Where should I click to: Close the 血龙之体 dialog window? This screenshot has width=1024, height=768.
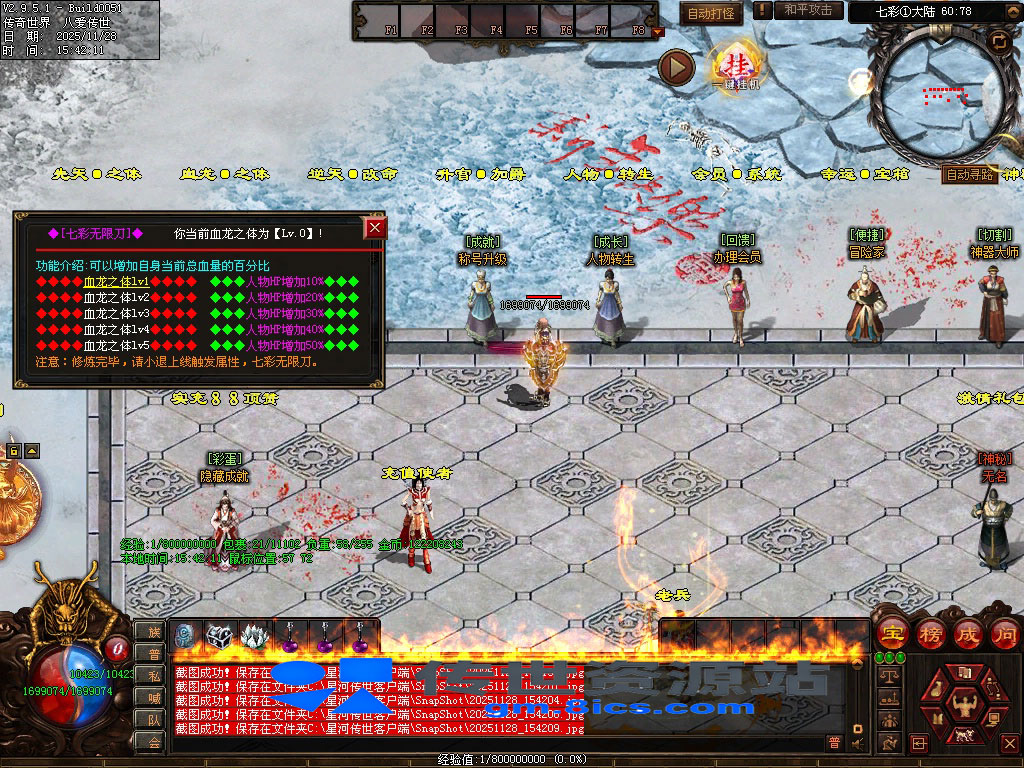375,228
